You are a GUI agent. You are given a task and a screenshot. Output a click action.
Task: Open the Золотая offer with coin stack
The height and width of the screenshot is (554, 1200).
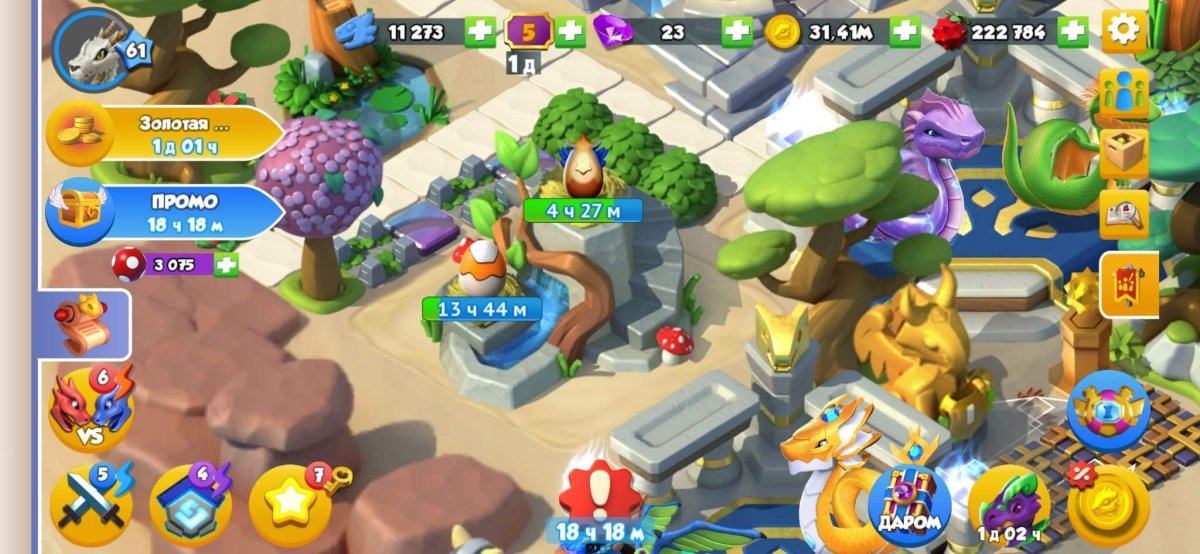(165, 133)
